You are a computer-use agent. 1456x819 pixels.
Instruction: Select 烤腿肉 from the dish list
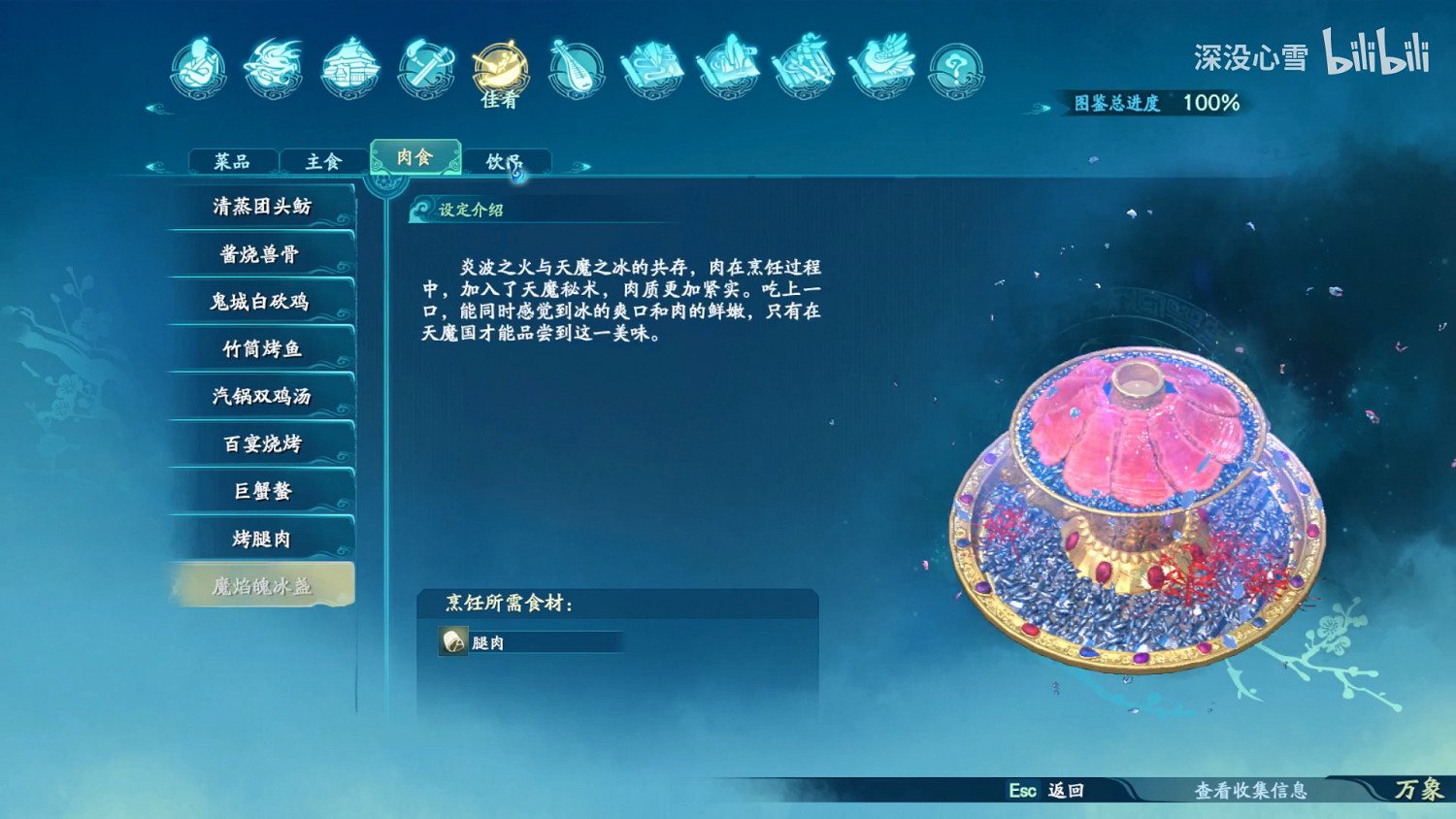tap(262, 537)
